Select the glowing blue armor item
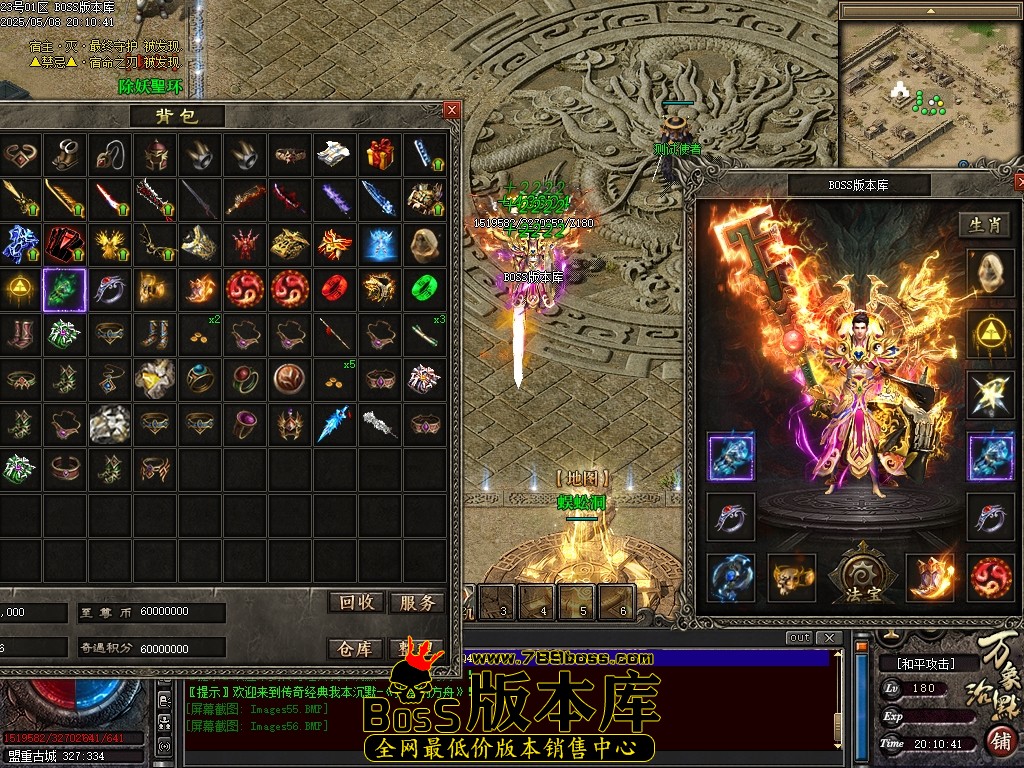This screenshot has width=1024, height=768. [x=380, y=243]
